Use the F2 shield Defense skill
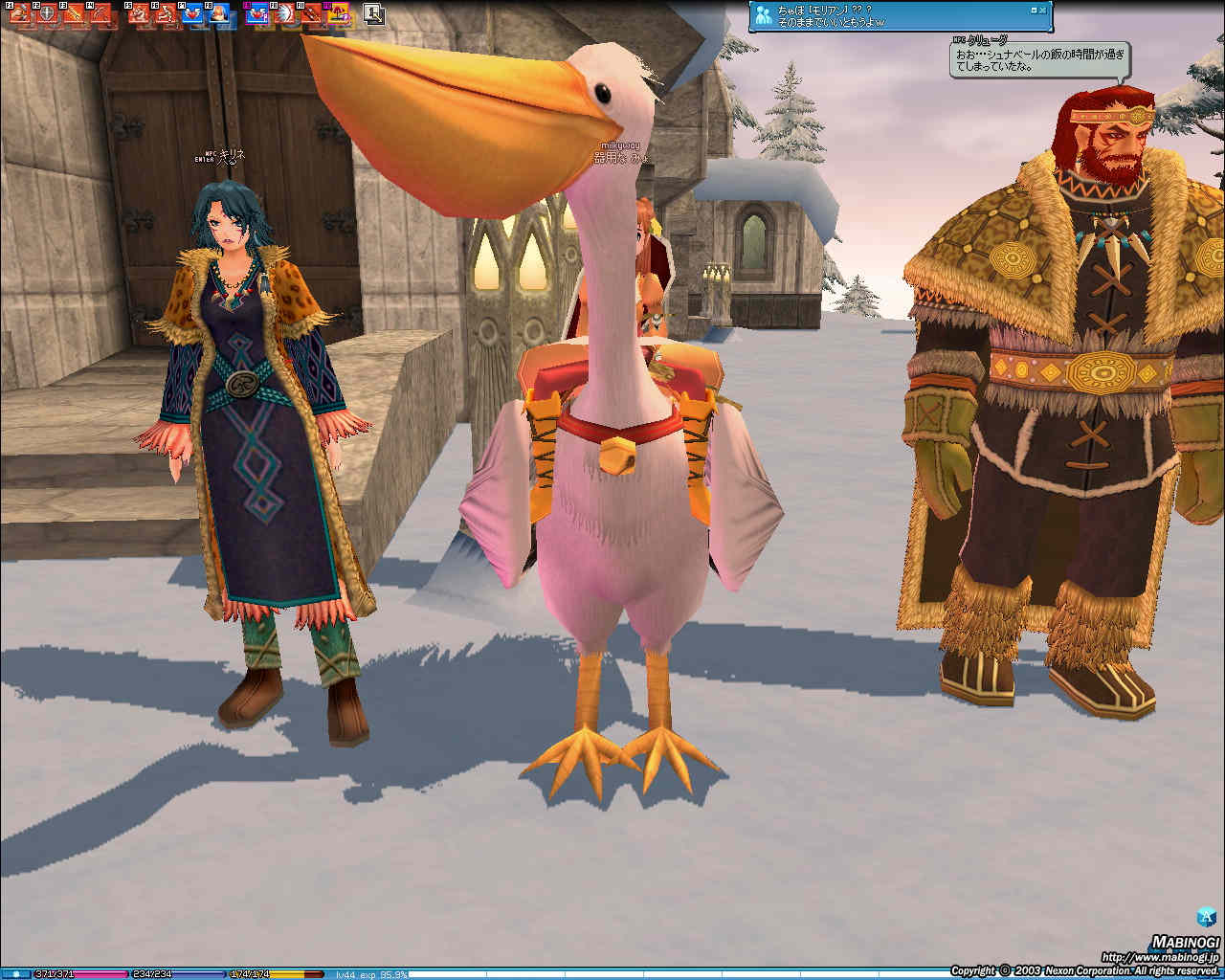The width and height of the screenshot is (1225, 980). (x=44, y=14)
